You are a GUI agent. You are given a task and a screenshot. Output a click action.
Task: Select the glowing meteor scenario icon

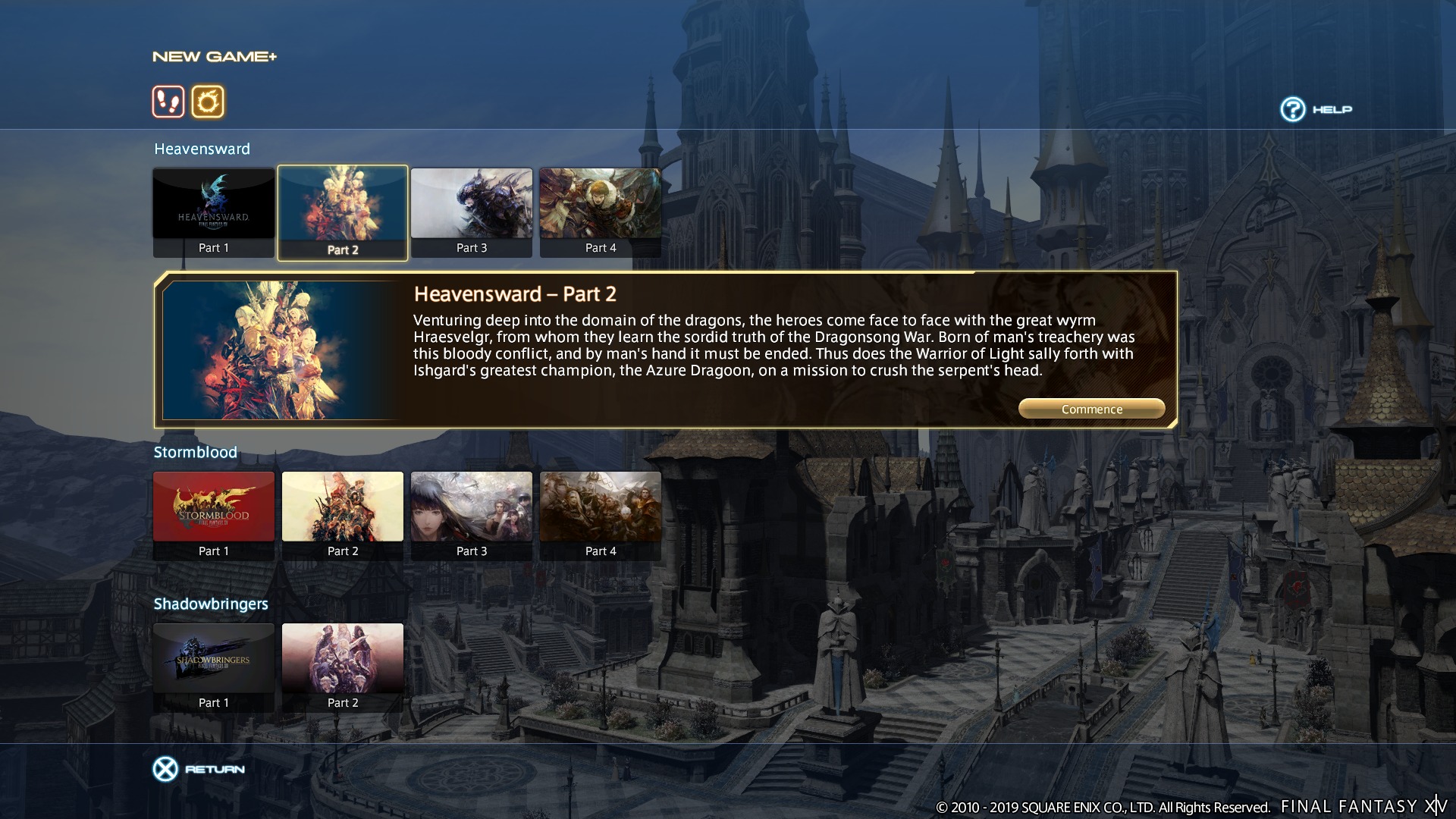tap(209, 102)
